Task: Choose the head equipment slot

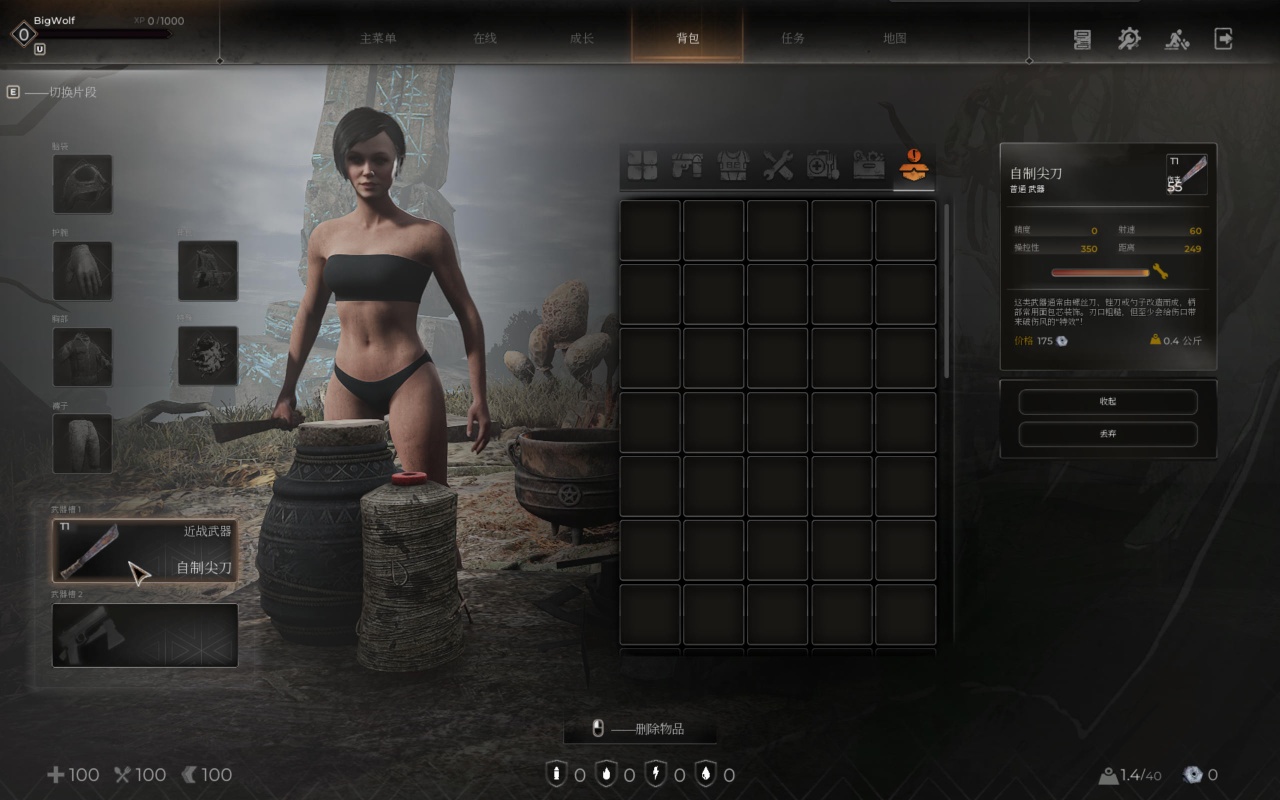Action: pos(82,184)
